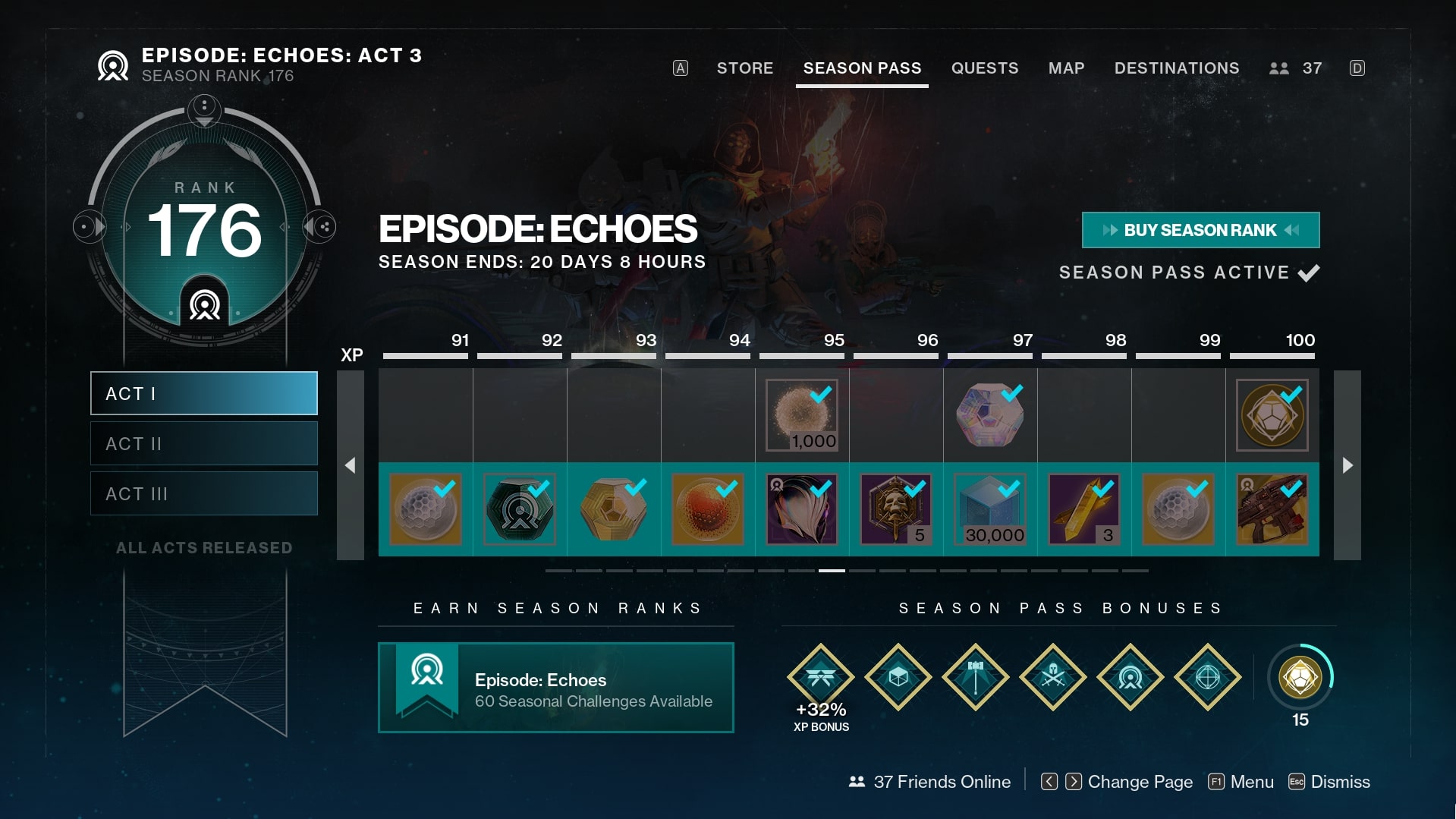Viewport: 1456px width, 819px height.
Task: Choose Act III in the act list
Action: tap(203, 493)
